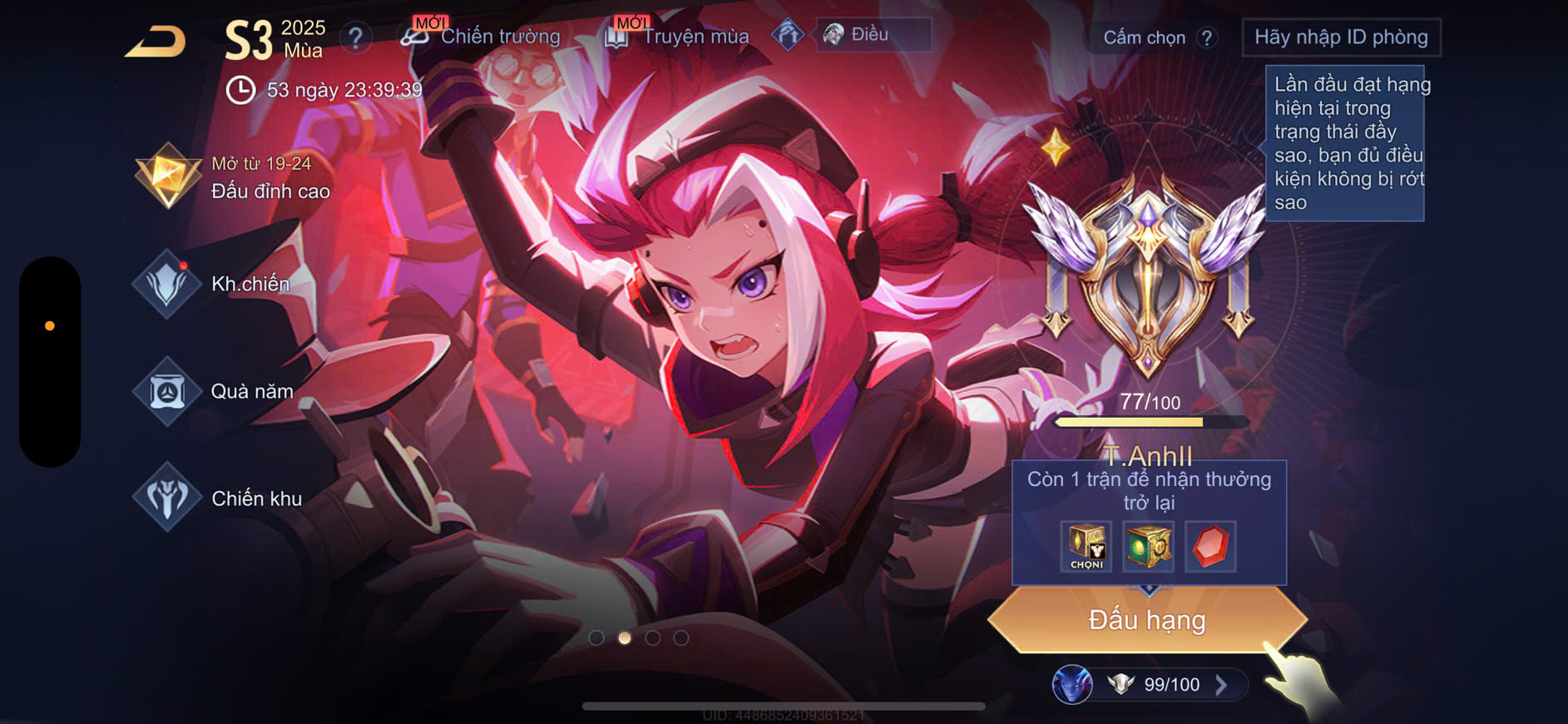Click the Hãy nhập ID phòng field

click(1340, 37)
